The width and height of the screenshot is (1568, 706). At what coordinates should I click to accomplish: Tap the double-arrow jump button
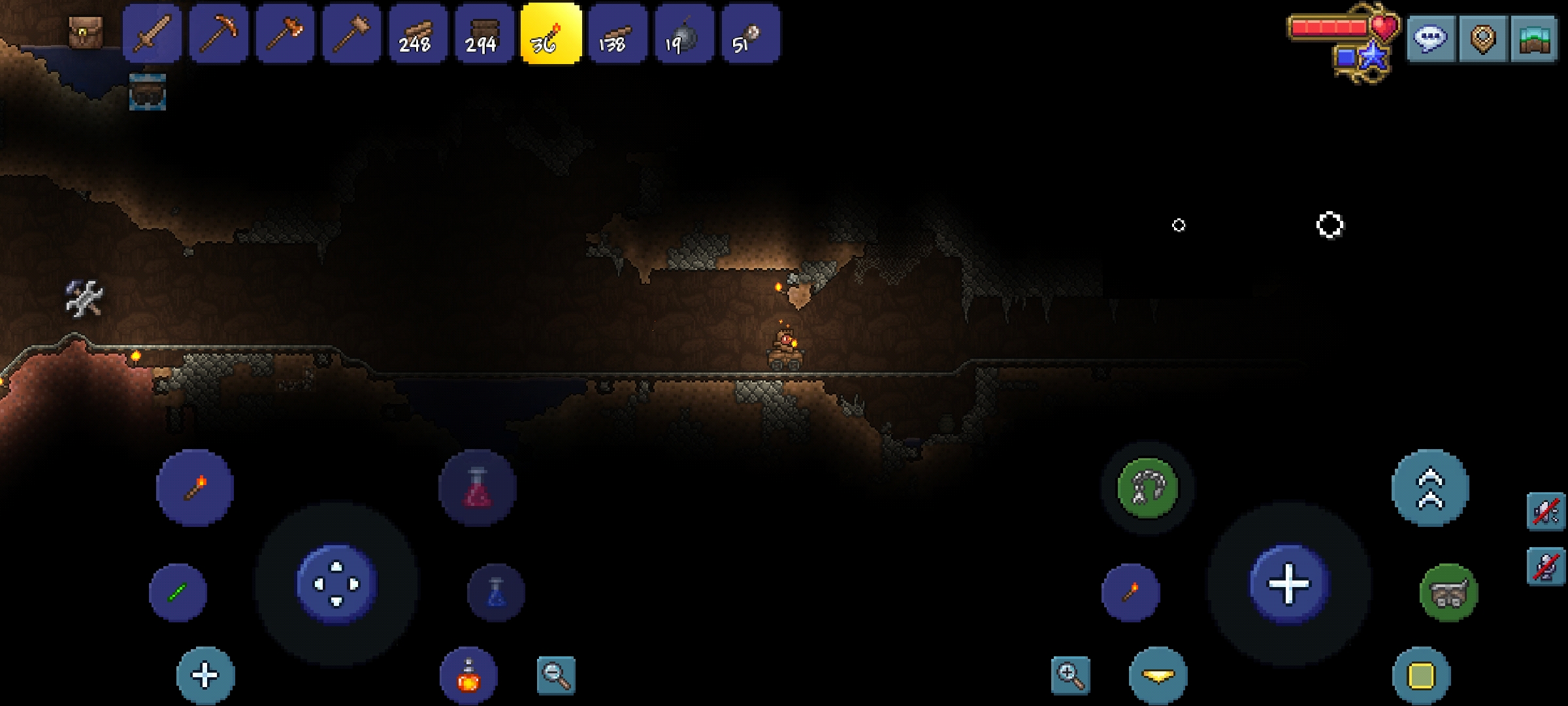click(x=1430, y=488)
